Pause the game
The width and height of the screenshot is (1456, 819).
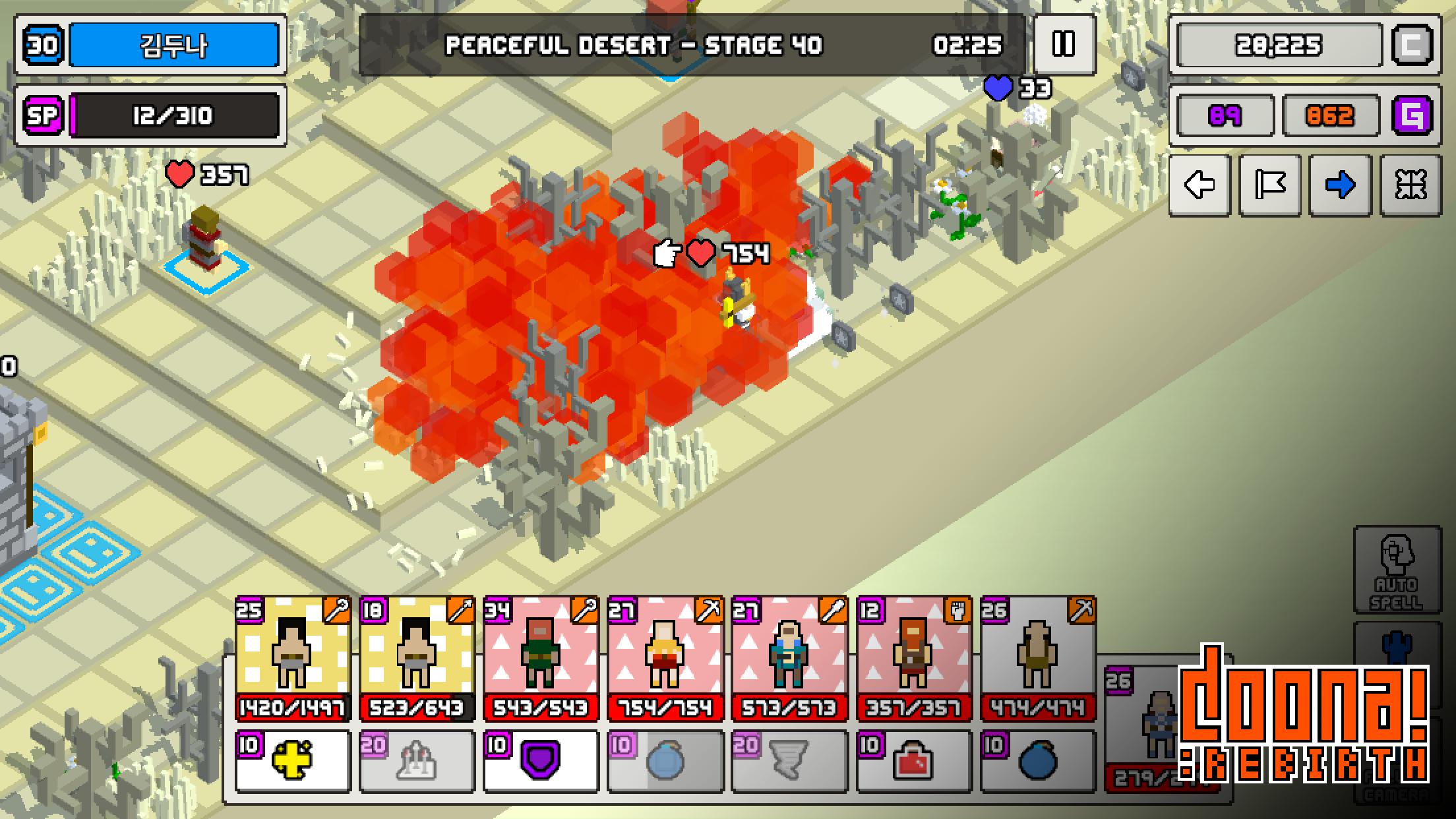pos(1064,44)
